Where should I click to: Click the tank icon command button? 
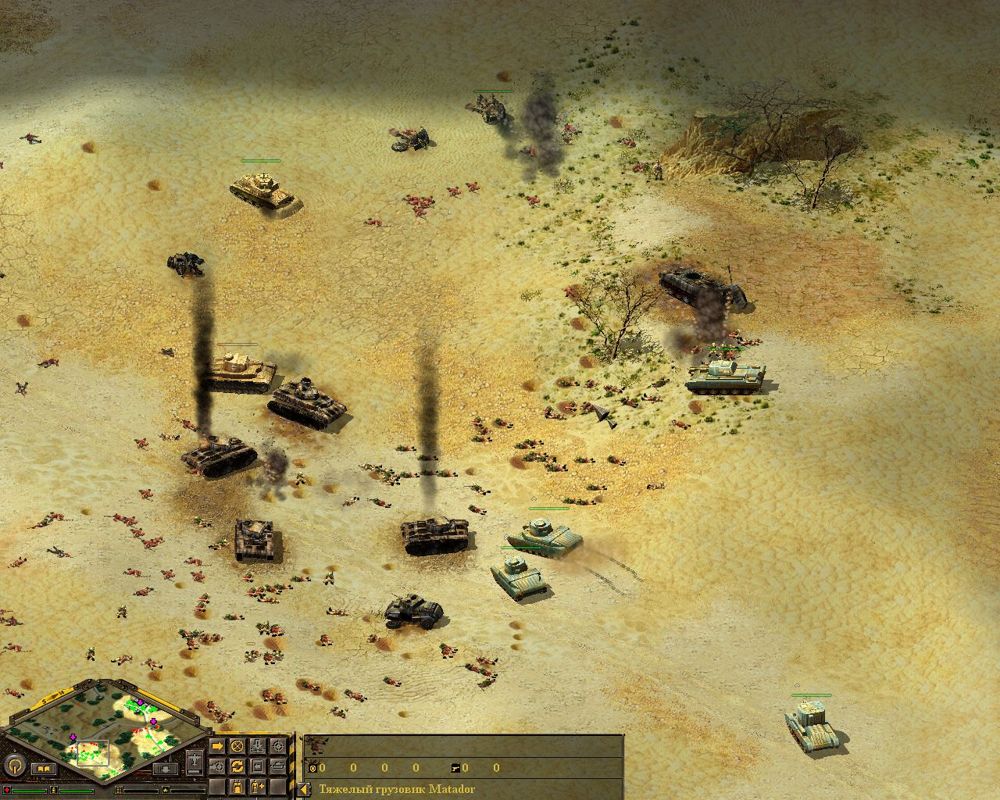pos(278,767)
